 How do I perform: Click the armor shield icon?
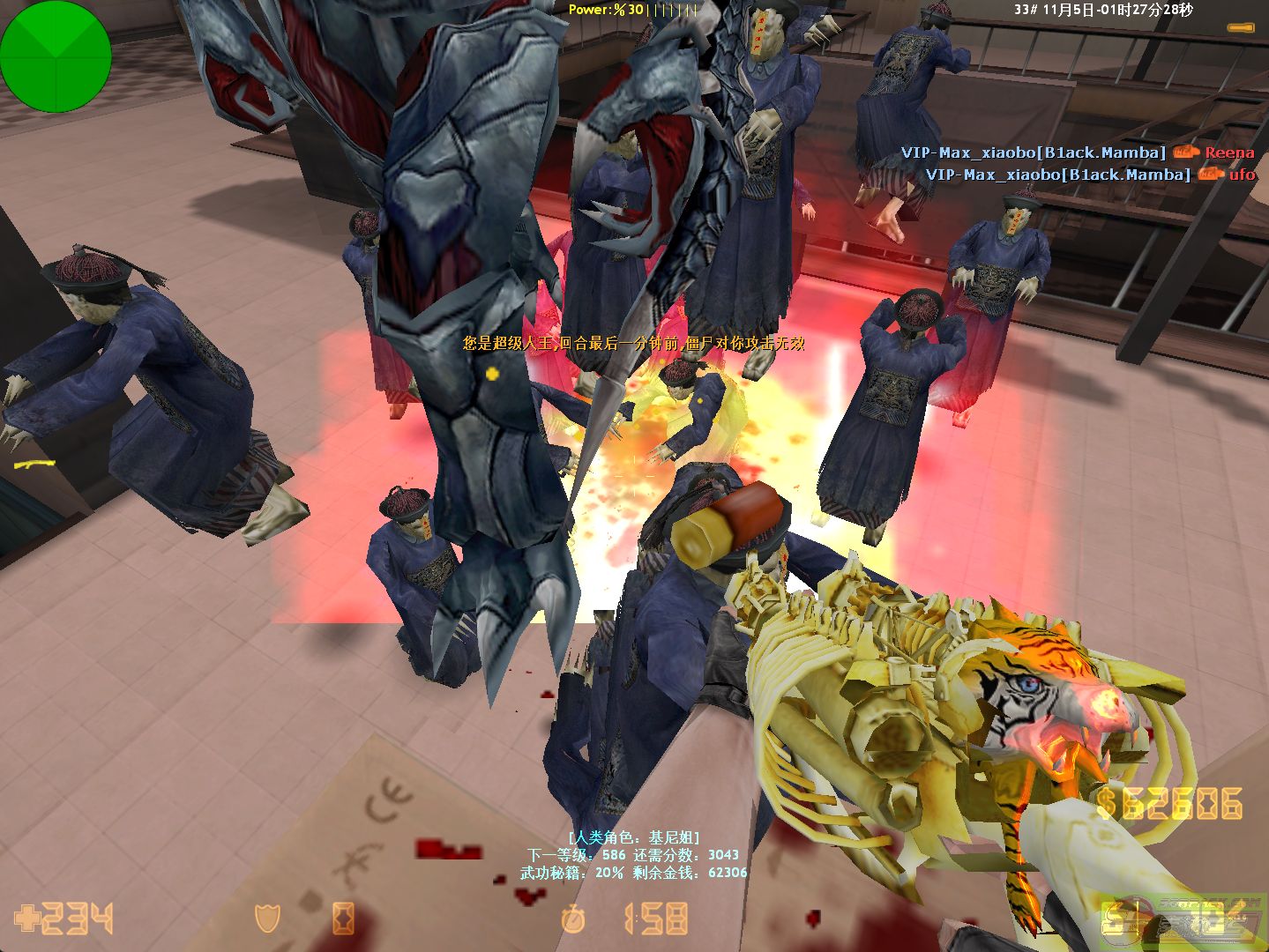click(267, 919)
